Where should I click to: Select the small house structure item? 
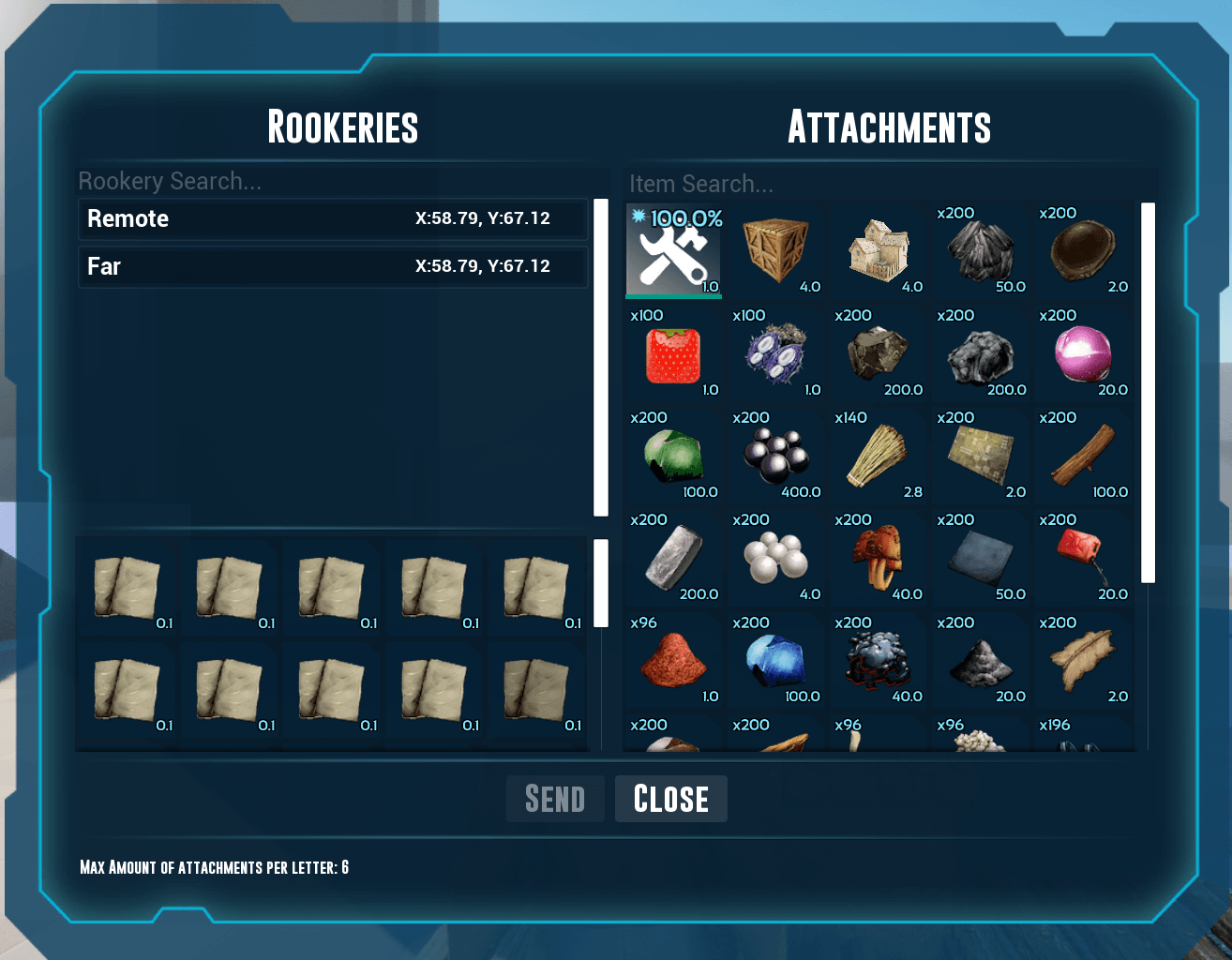[x=878, y=251]
